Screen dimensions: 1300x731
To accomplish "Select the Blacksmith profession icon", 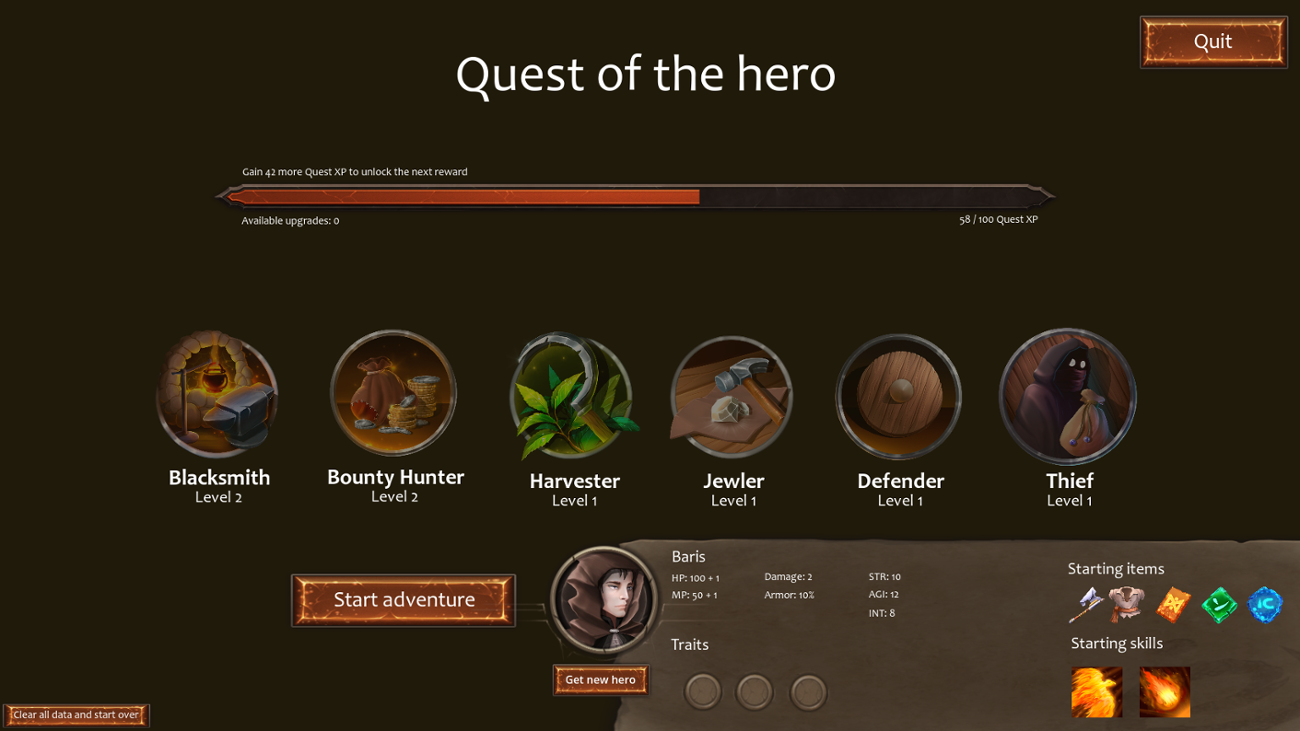I will 217,394.
